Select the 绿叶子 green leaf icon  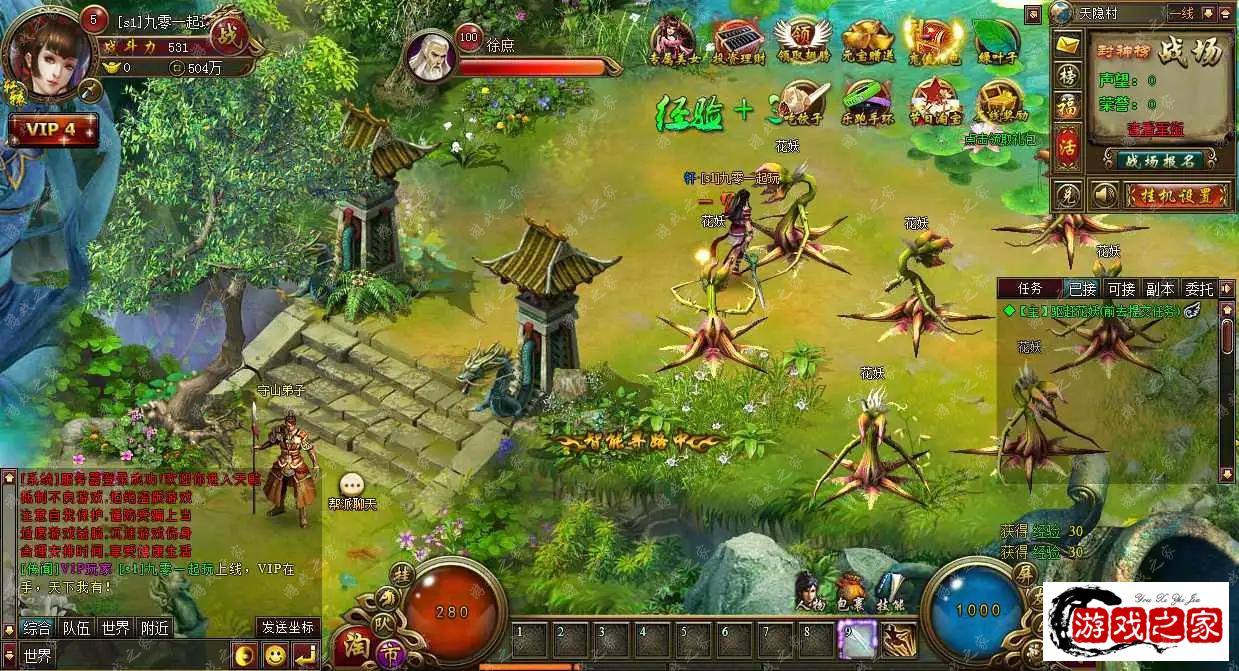coord(996,41)
